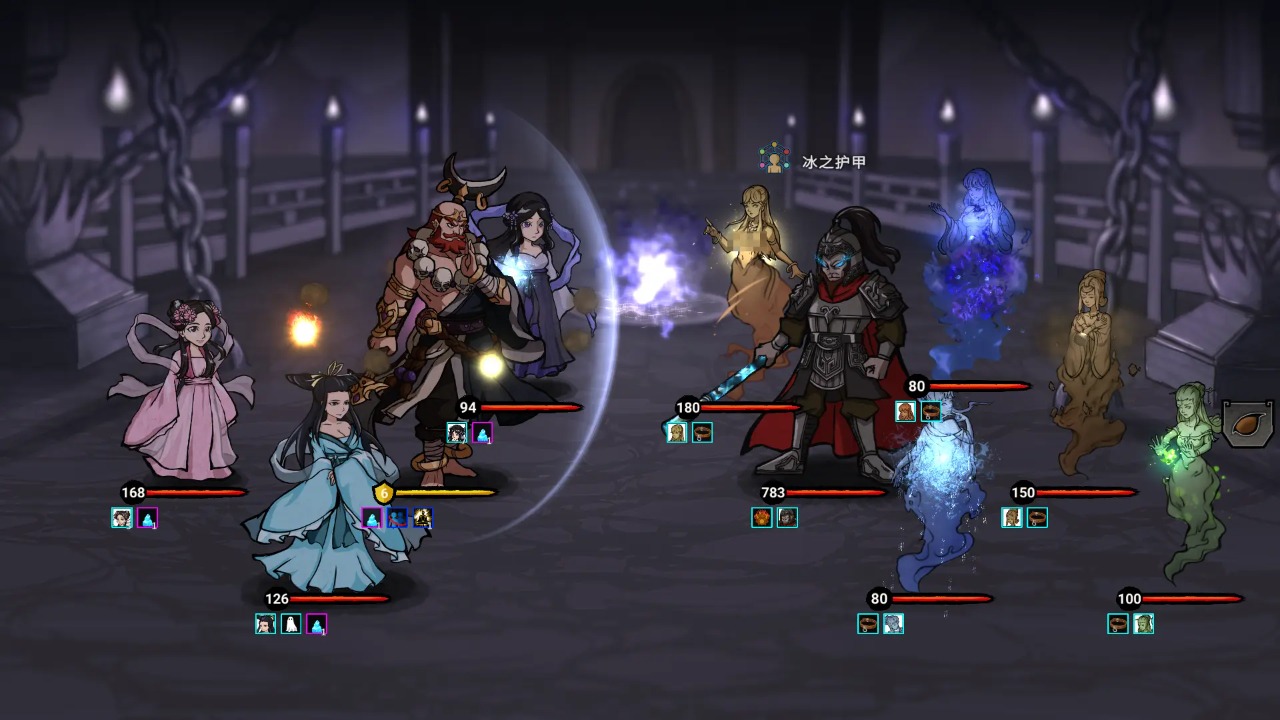Image resolution: width=1280 pixels, height=720 pixels.
Task: Click the portrait icon under the 168 HP bar
Action: (122, 518)
